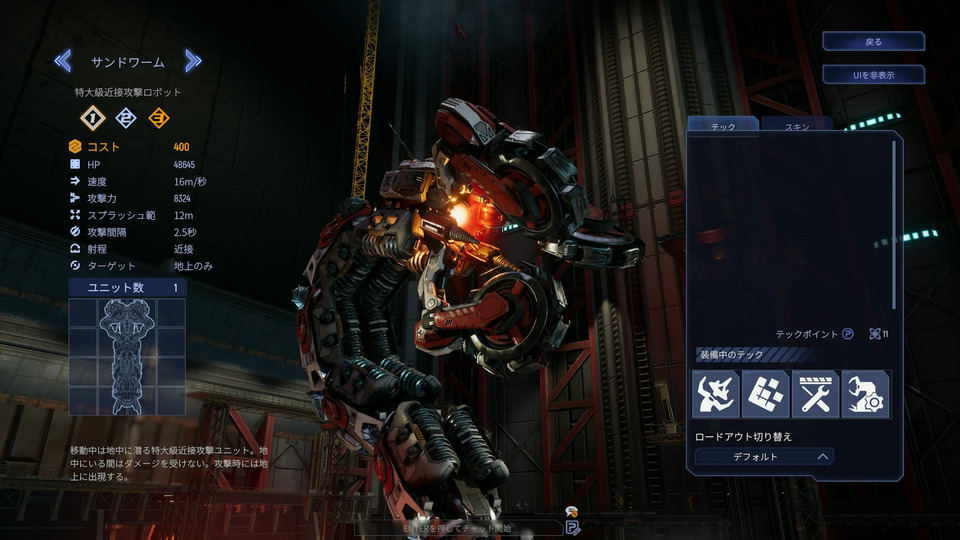Select the level 1 diamond icon
This screenshot has width=960, height=540.
[93, 118]
